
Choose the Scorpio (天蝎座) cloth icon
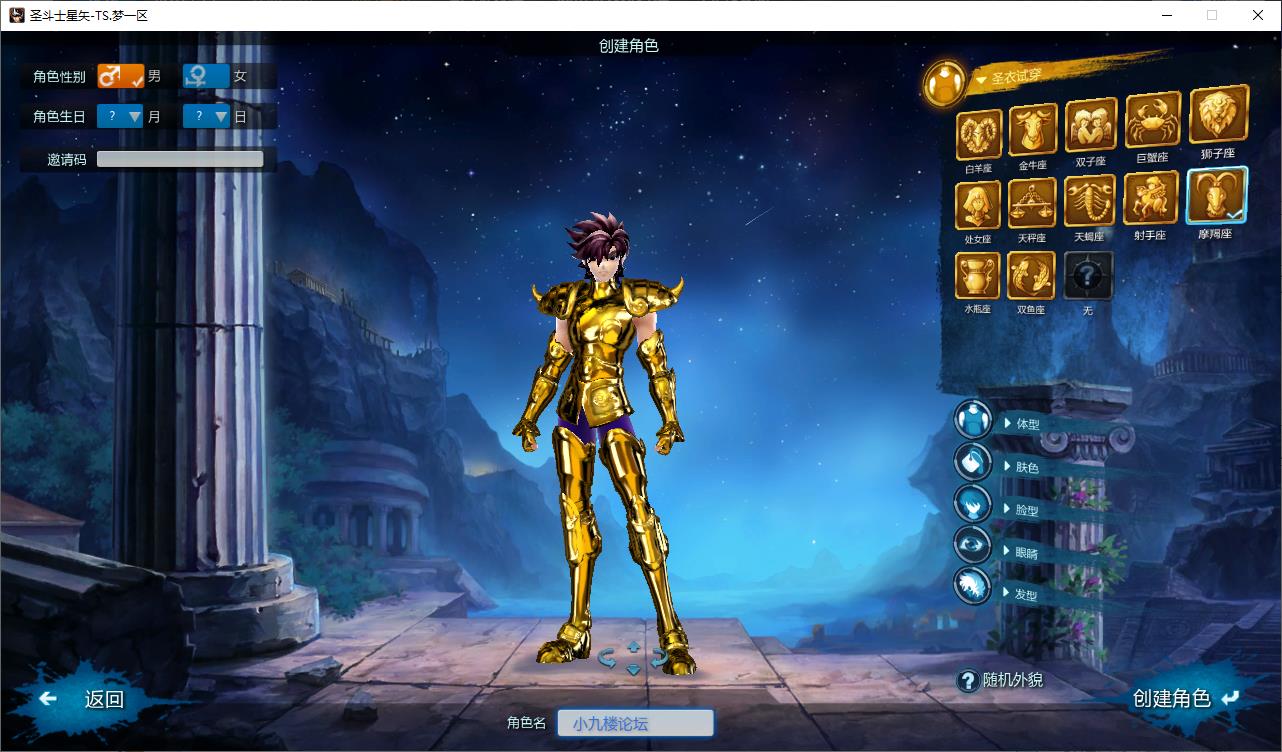pyautogui.click(x=1089, y=202)
